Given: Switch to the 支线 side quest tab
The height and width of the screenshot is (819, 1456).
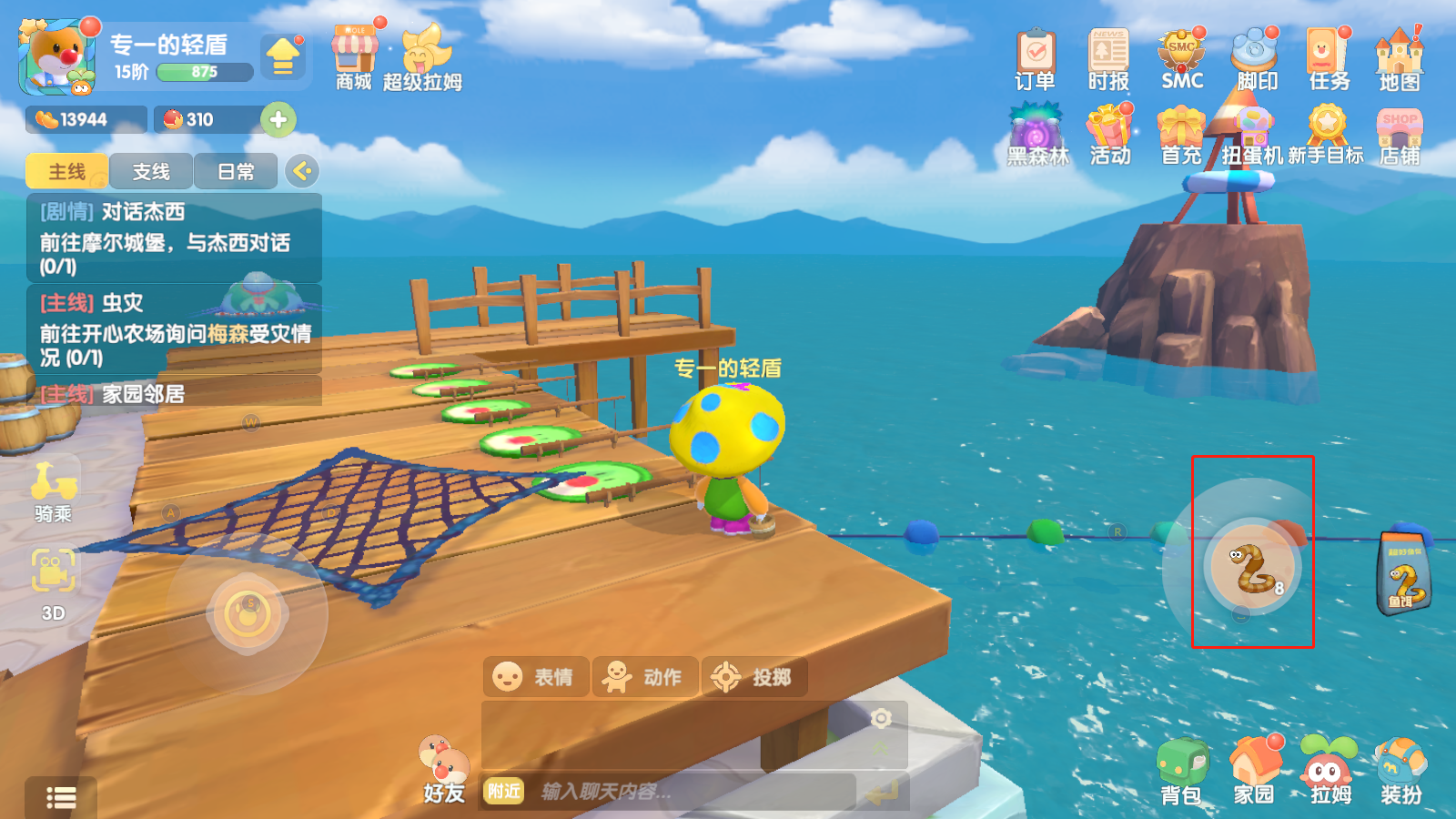Looking at the screenshot, I should click(151, 172).
